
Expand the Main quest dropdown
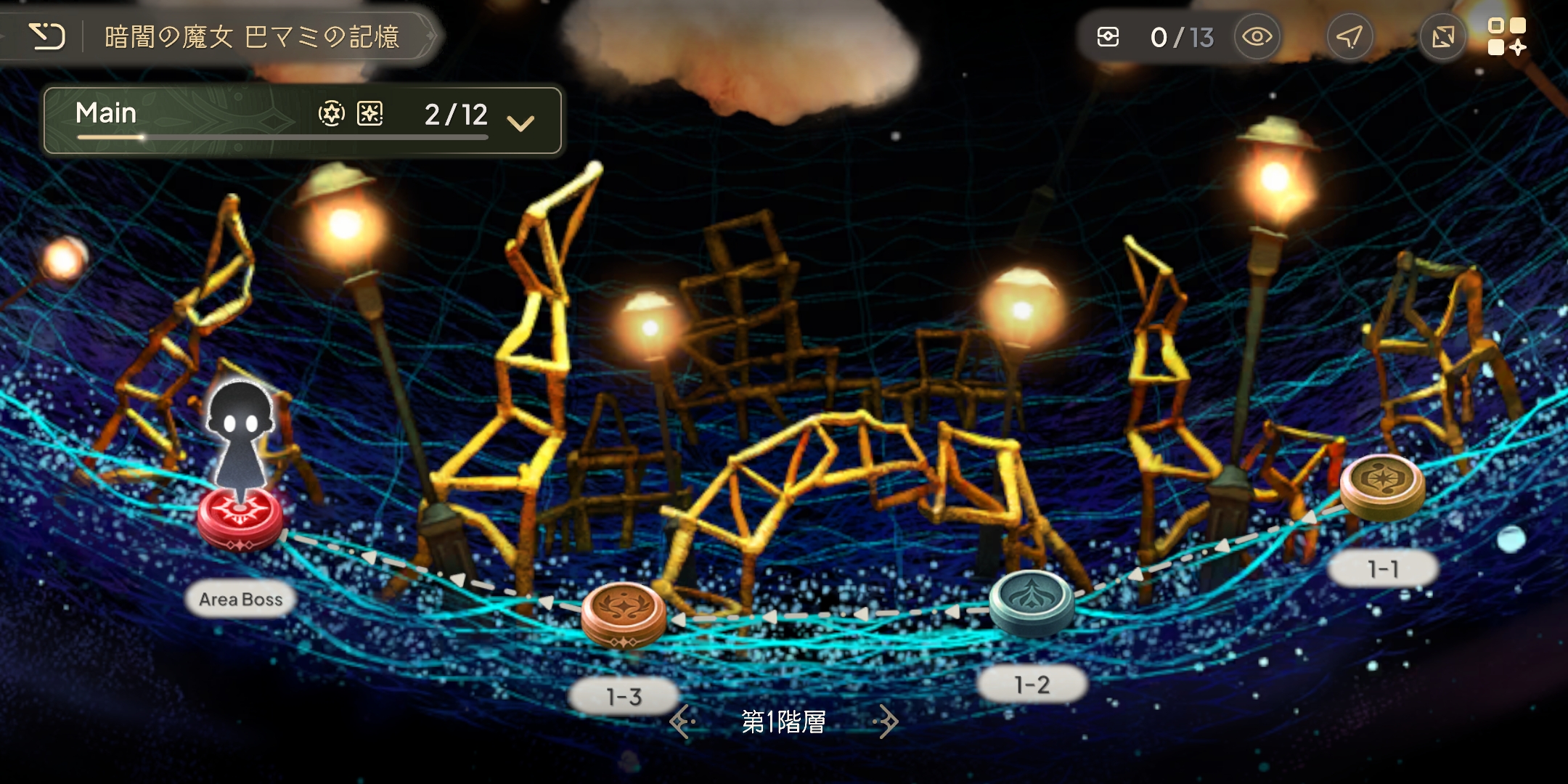520,122
